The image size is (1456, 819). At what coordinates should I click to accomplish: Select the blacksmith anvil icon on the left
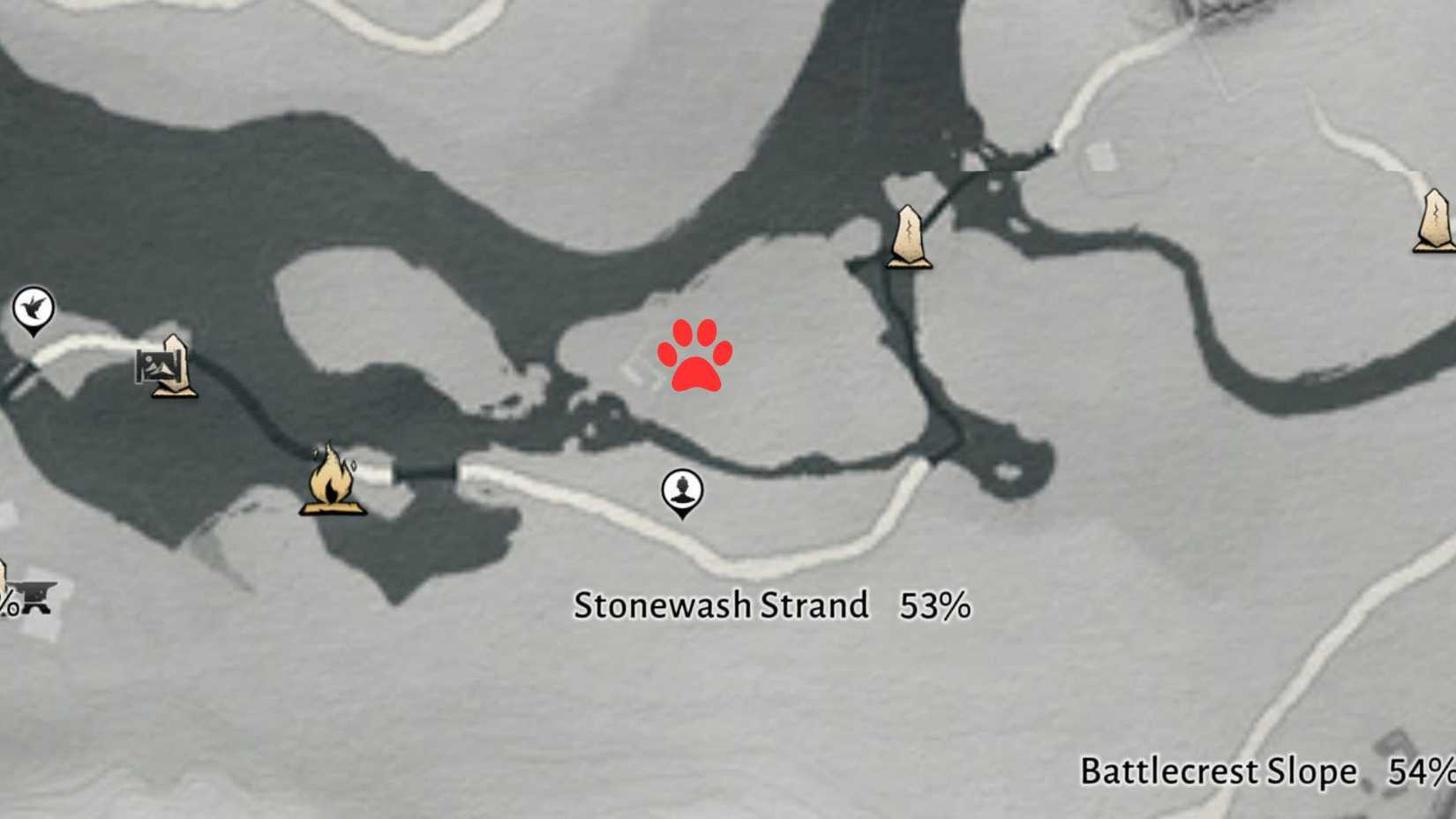(x=37, y=596)
